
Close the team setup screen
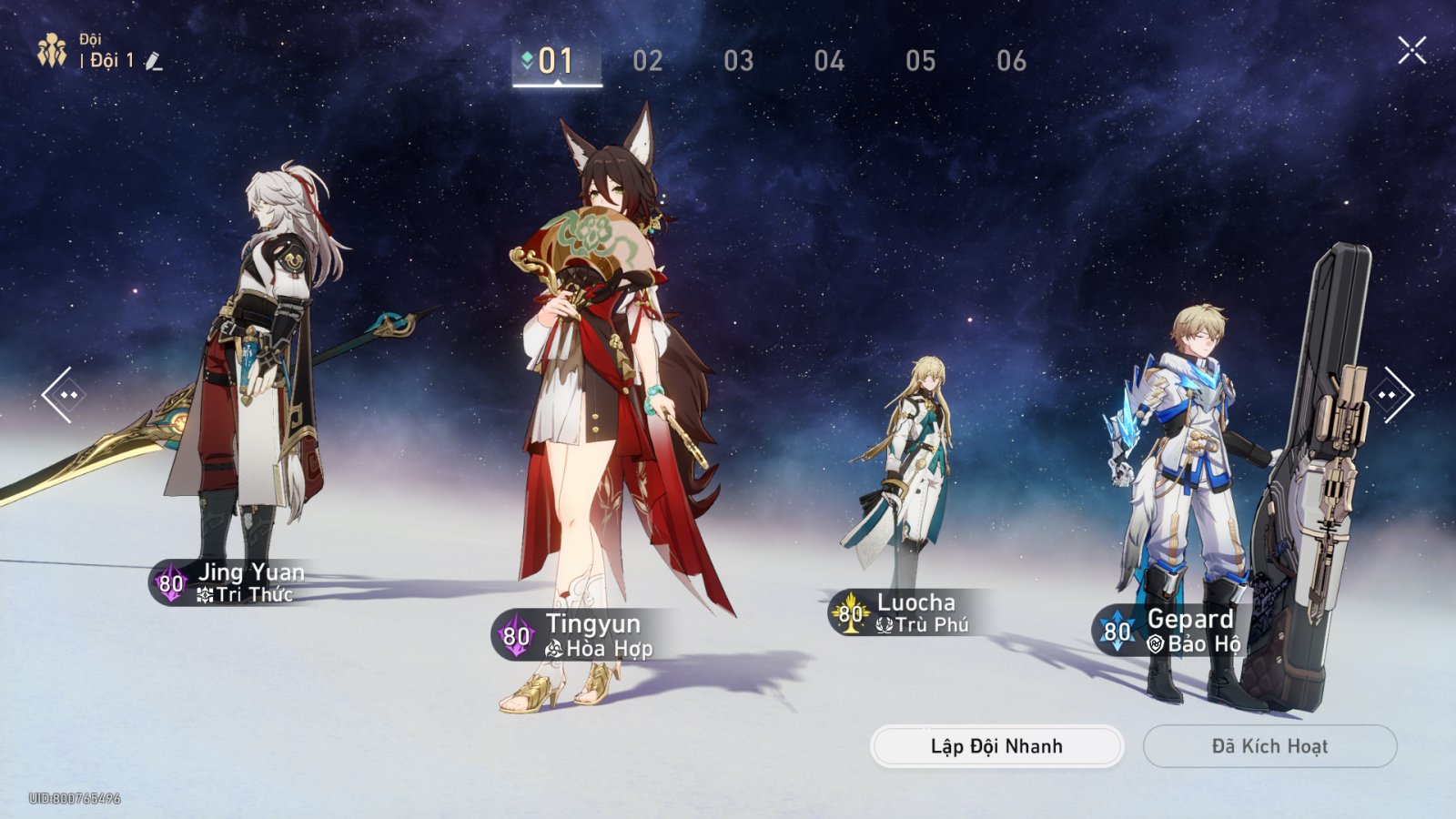[1411, 50]
